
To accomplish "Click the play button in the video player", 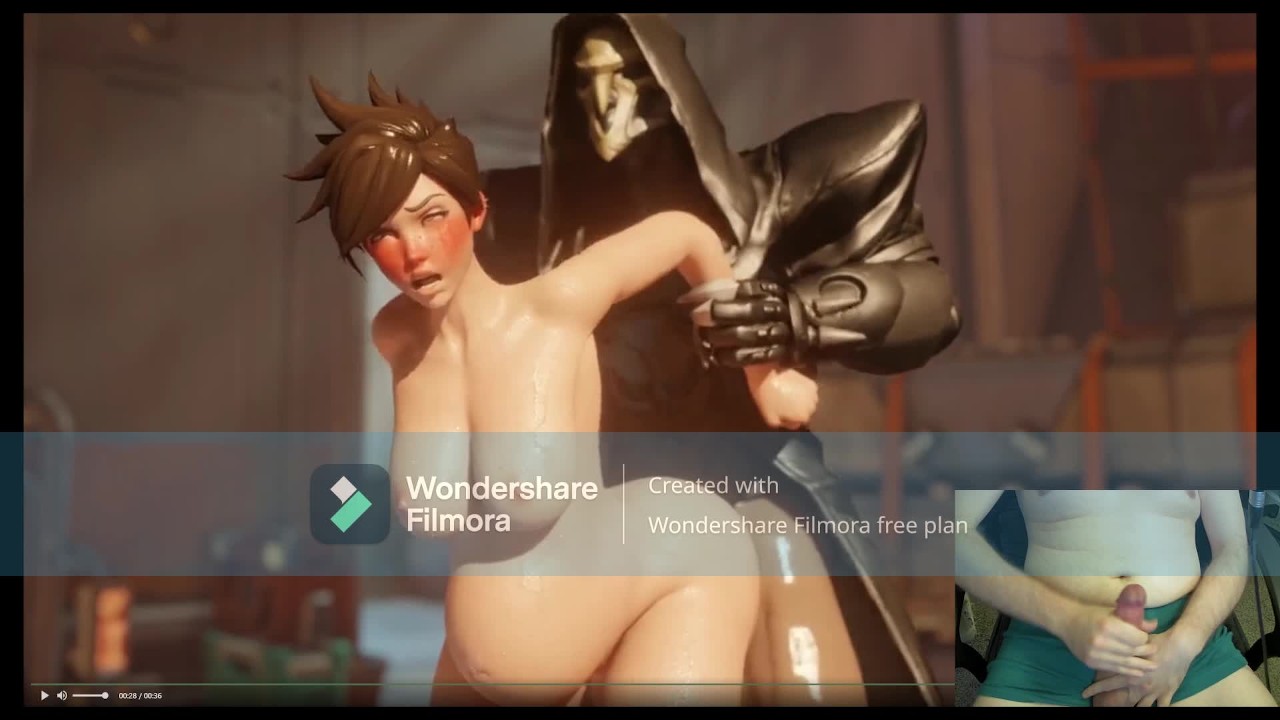I will [44, 695].
